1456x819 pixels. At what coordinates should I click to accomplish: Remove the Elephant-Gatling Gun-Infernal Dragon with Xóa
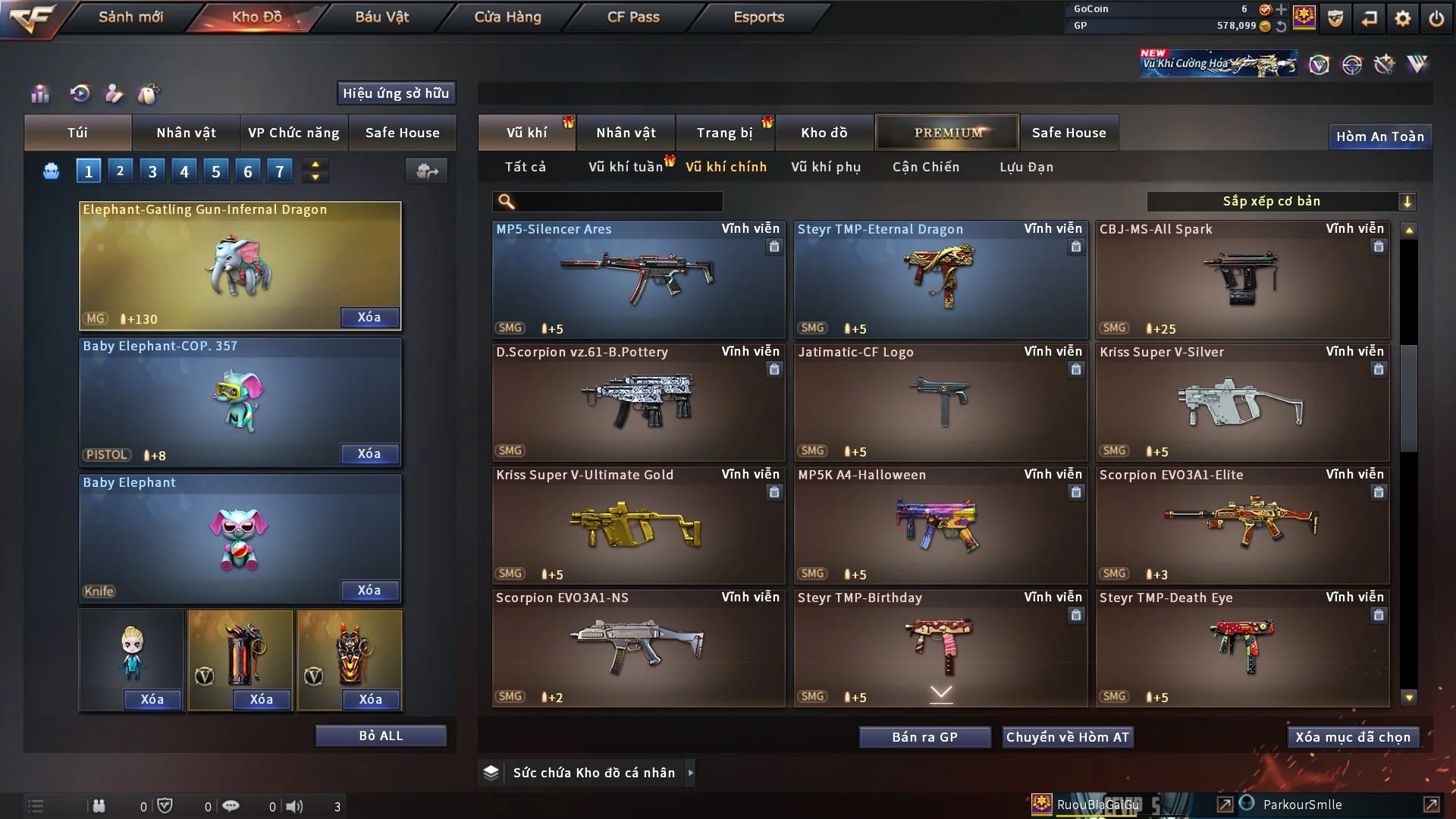pyautogui.click(x=369, y=317)
